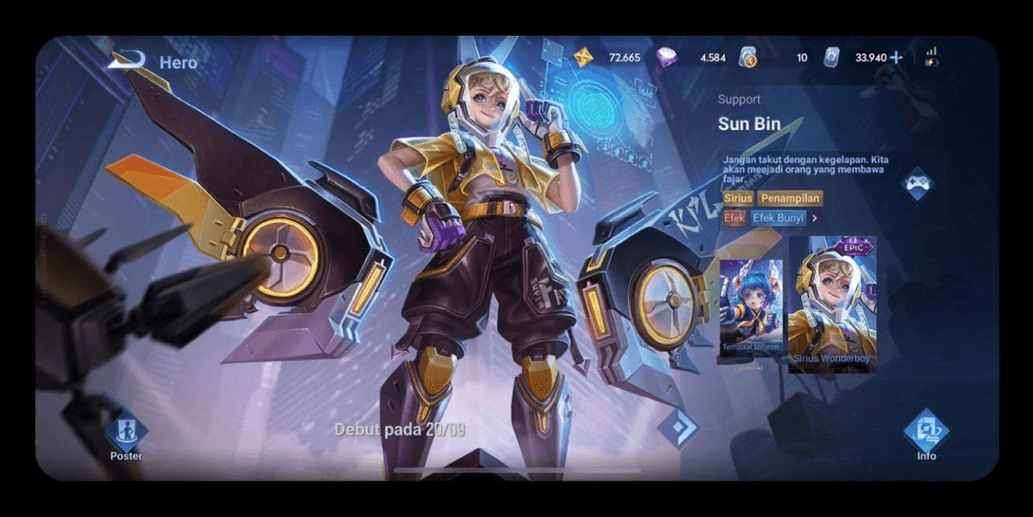Tap the purple diamond currency icon

point(666,58)
